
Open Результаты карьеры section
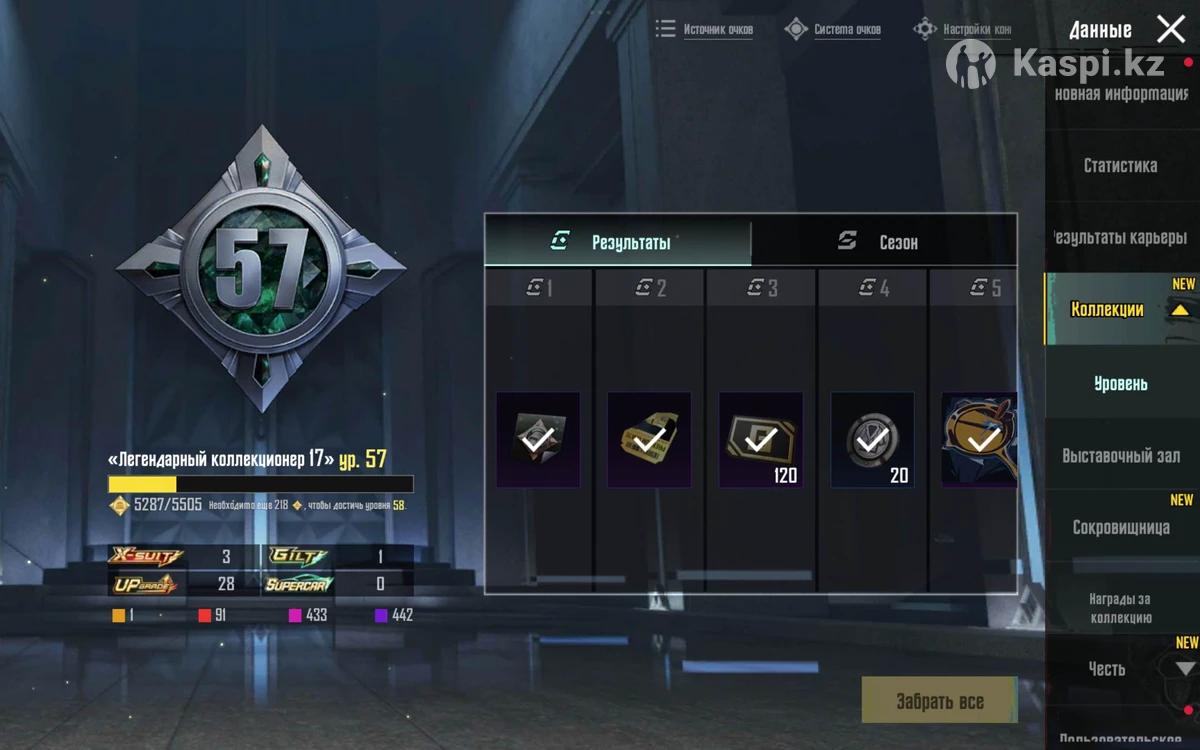tap(1120, 237)
